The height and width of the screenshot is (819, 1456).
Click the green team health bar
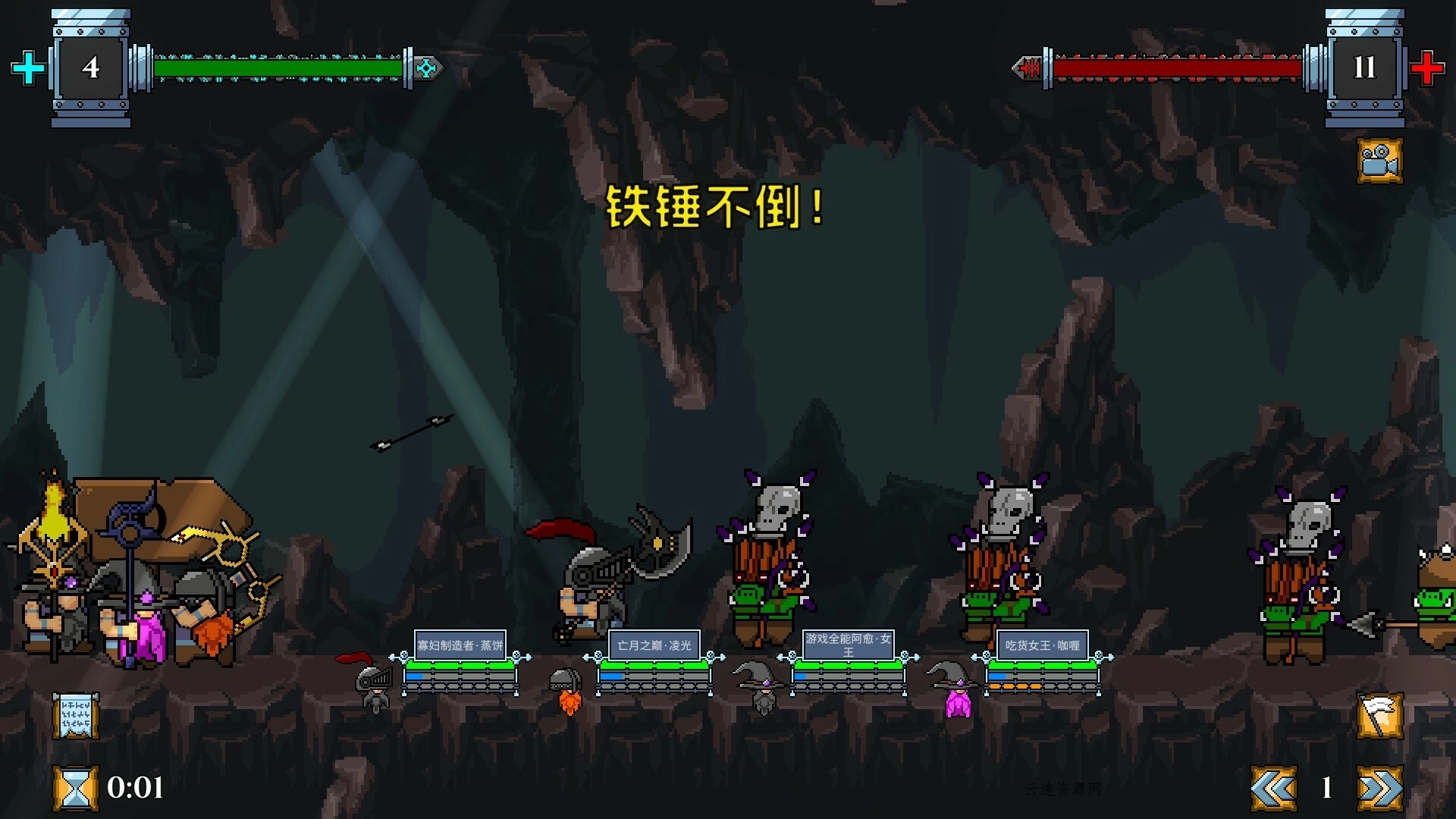click(x=281, y=67)
